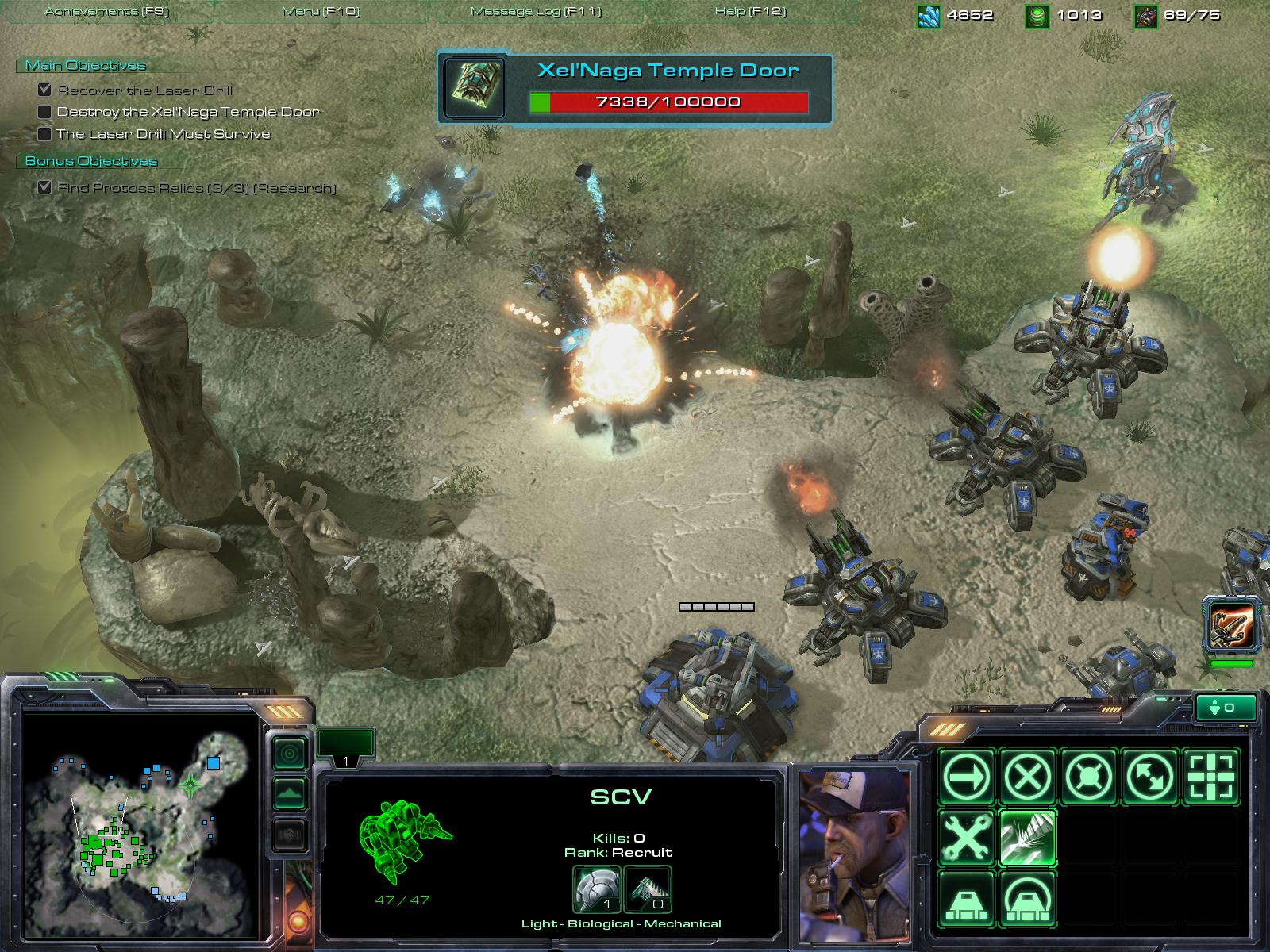Open the Help (F12) menu
This screenshot has height=952, width=1270.
(x=750, y=11)
